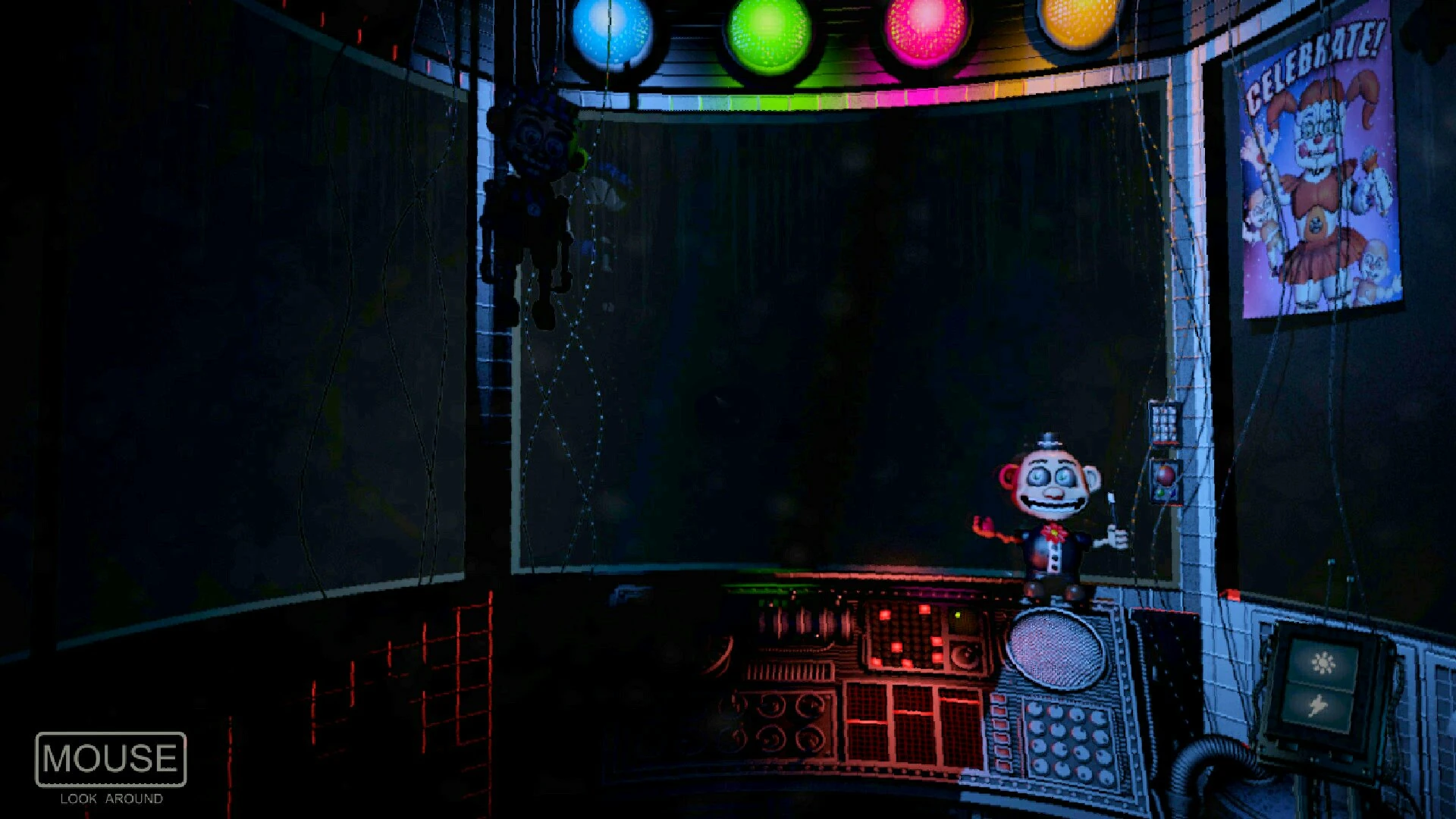Toggle the large red wall-mounted button
The width and height of the screenshot is (1456, 819).
(1165, 475)
